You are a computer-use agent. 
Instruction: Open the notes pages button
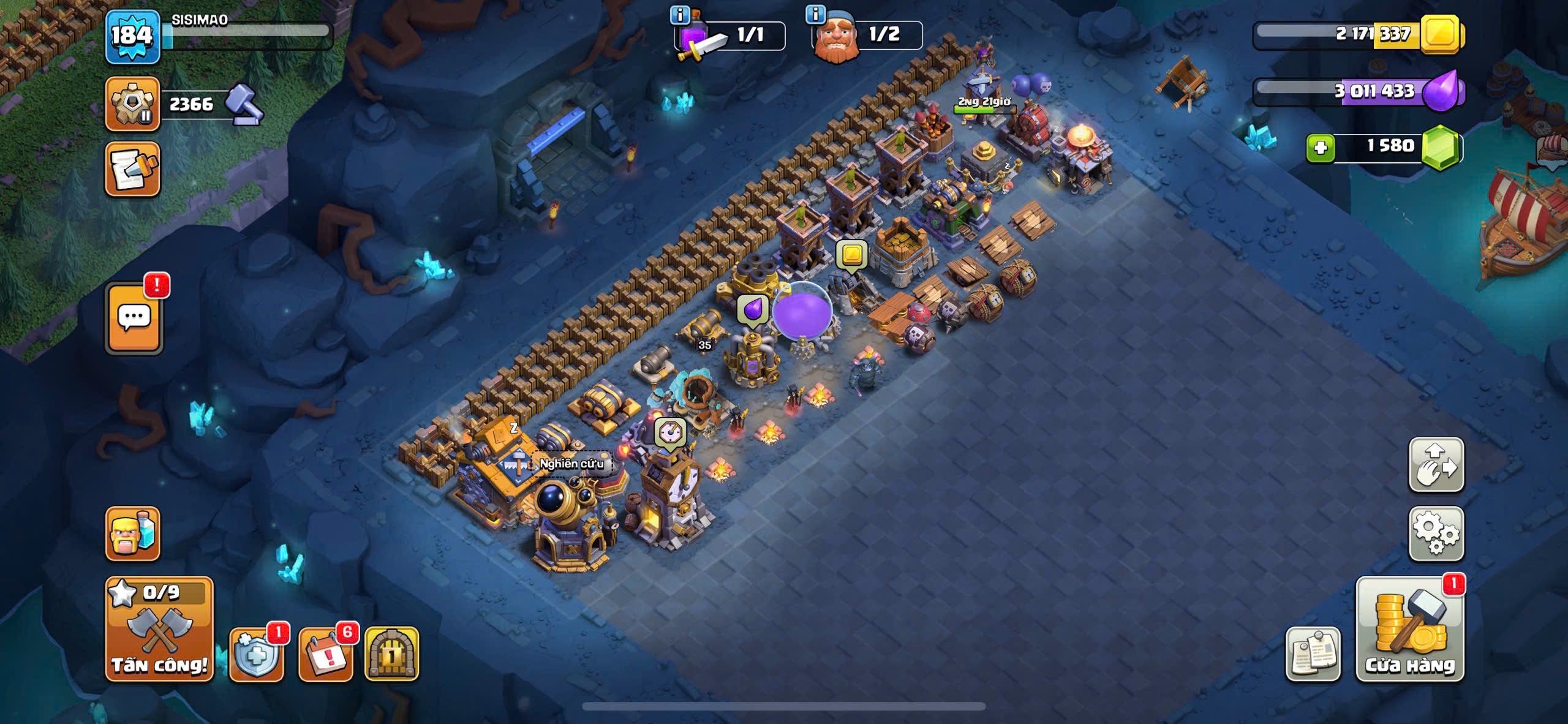coord(1313,654)
